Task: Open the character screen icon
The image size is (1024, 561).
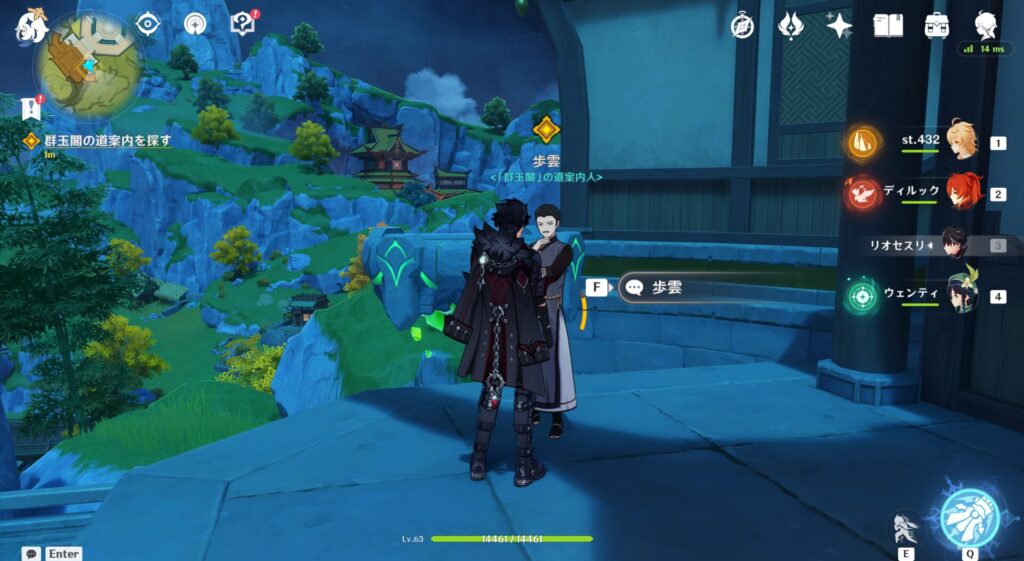Action: [x=985, y=26]
